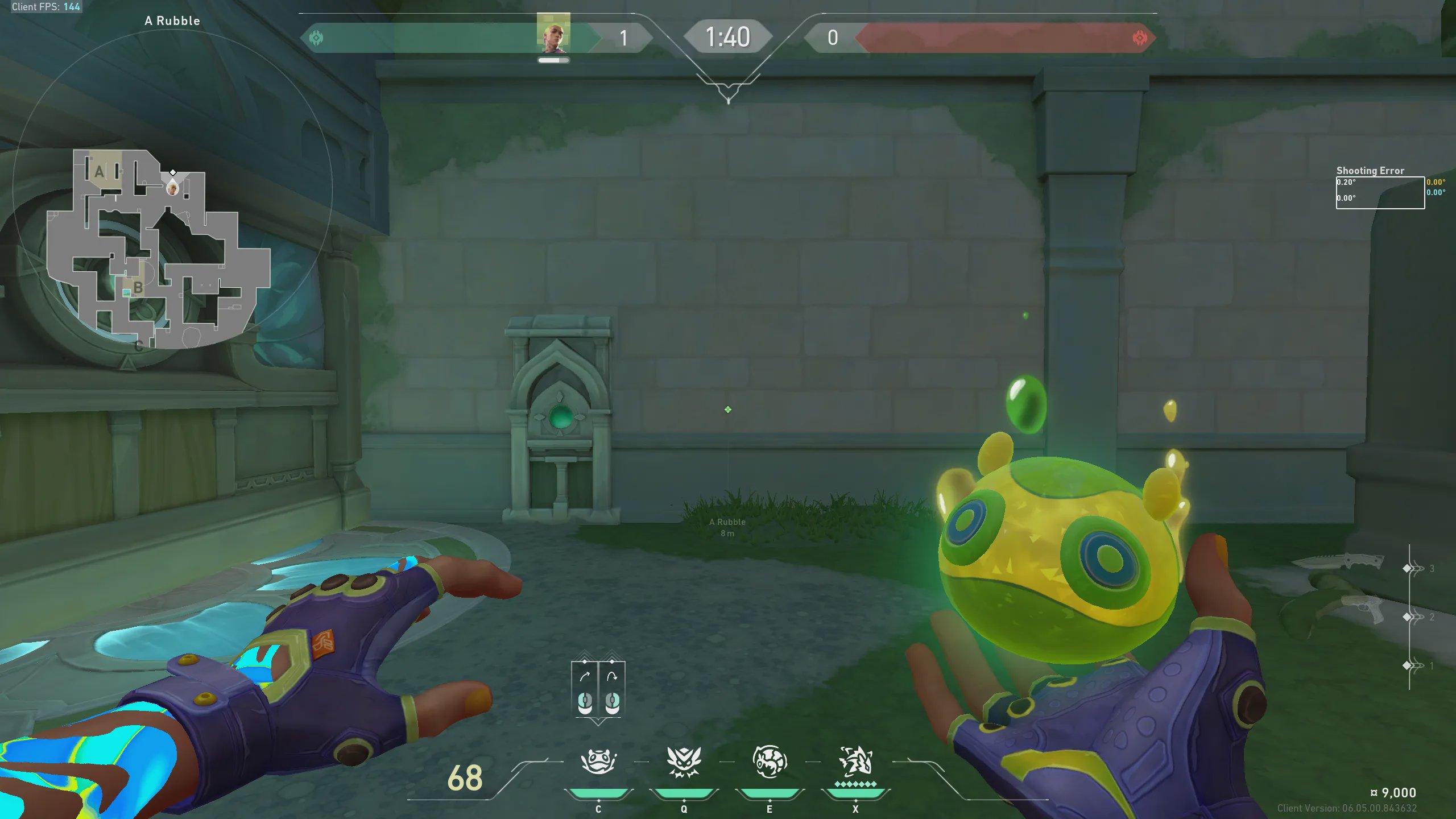Click your agent marker on the minimap

[x=172, y=187]
